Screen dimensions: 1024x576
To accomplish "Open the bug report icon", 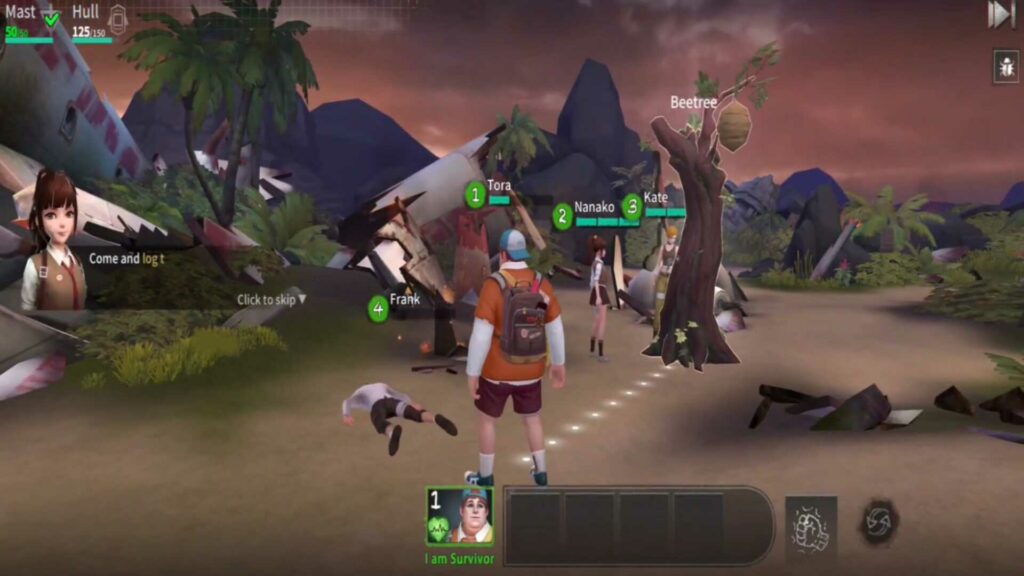I will [1006, 66].
